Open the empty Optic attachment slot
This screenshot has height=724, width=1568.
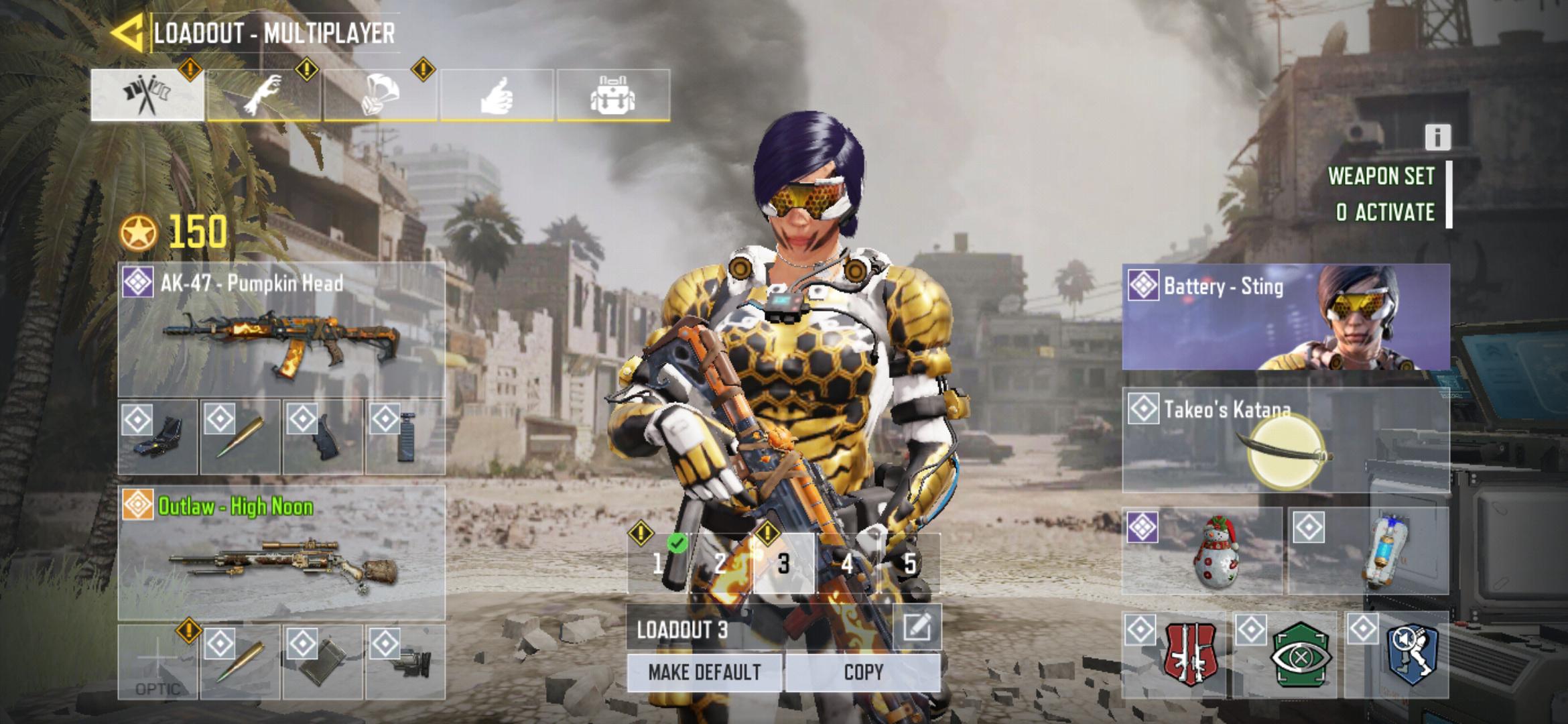coord(157,662)
